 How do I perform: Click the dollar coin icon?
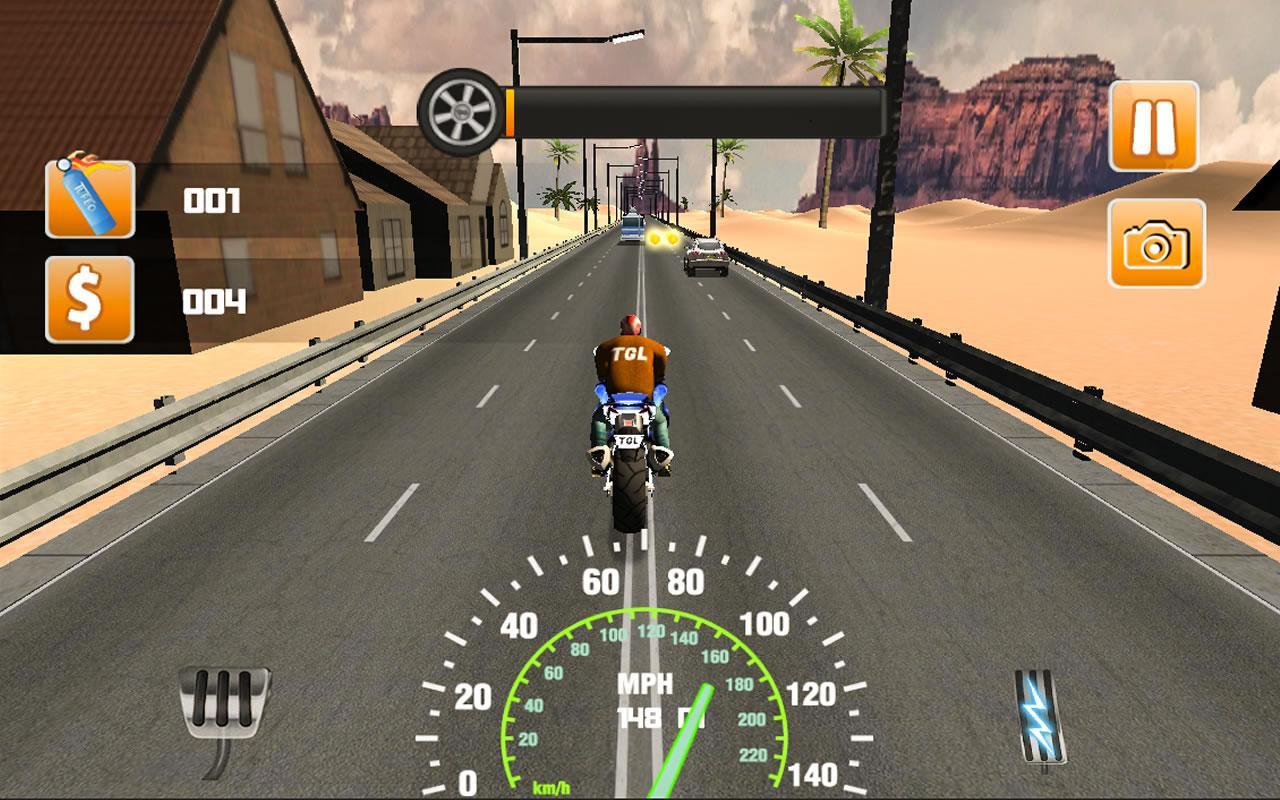coord(90,296)
